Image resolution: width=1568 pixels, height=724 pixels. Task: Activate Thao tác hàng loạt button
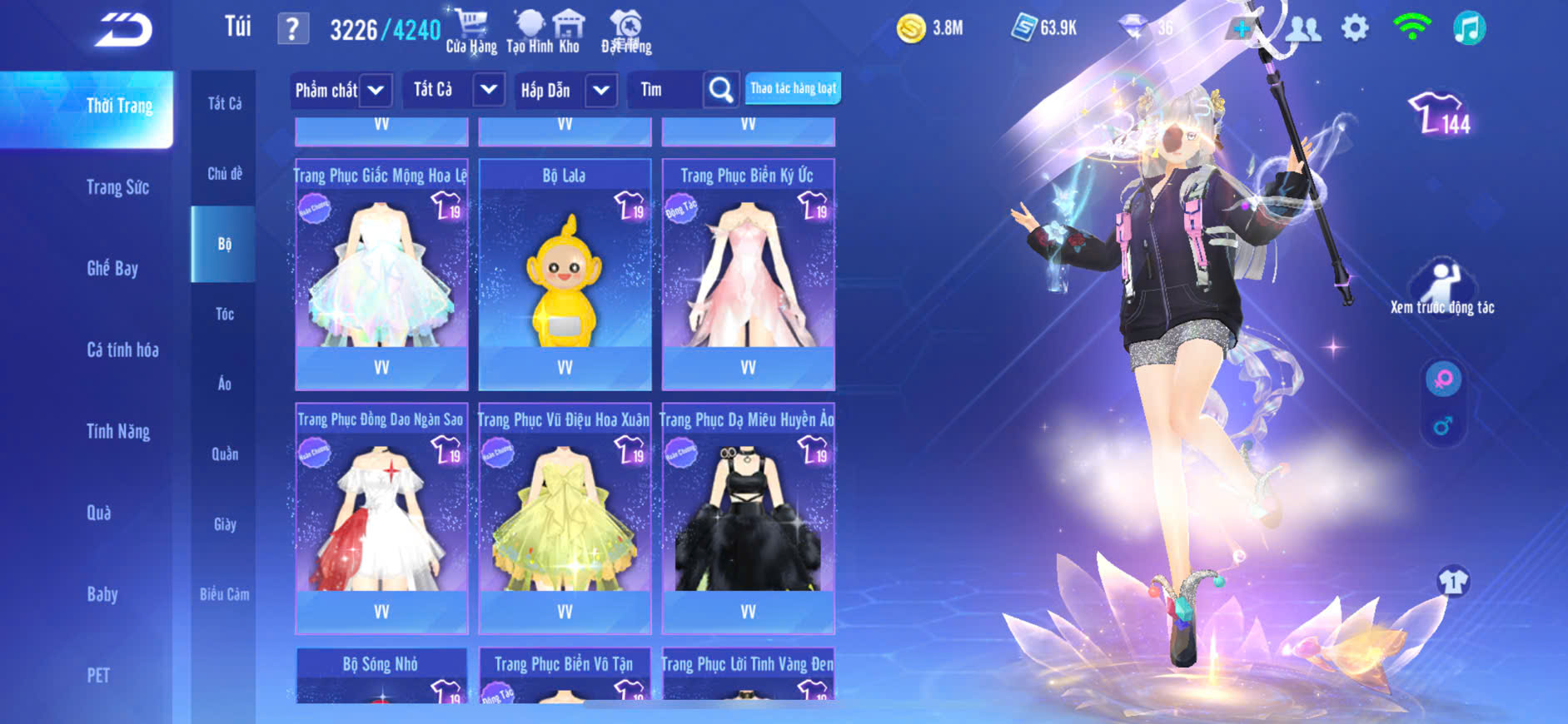793,88
